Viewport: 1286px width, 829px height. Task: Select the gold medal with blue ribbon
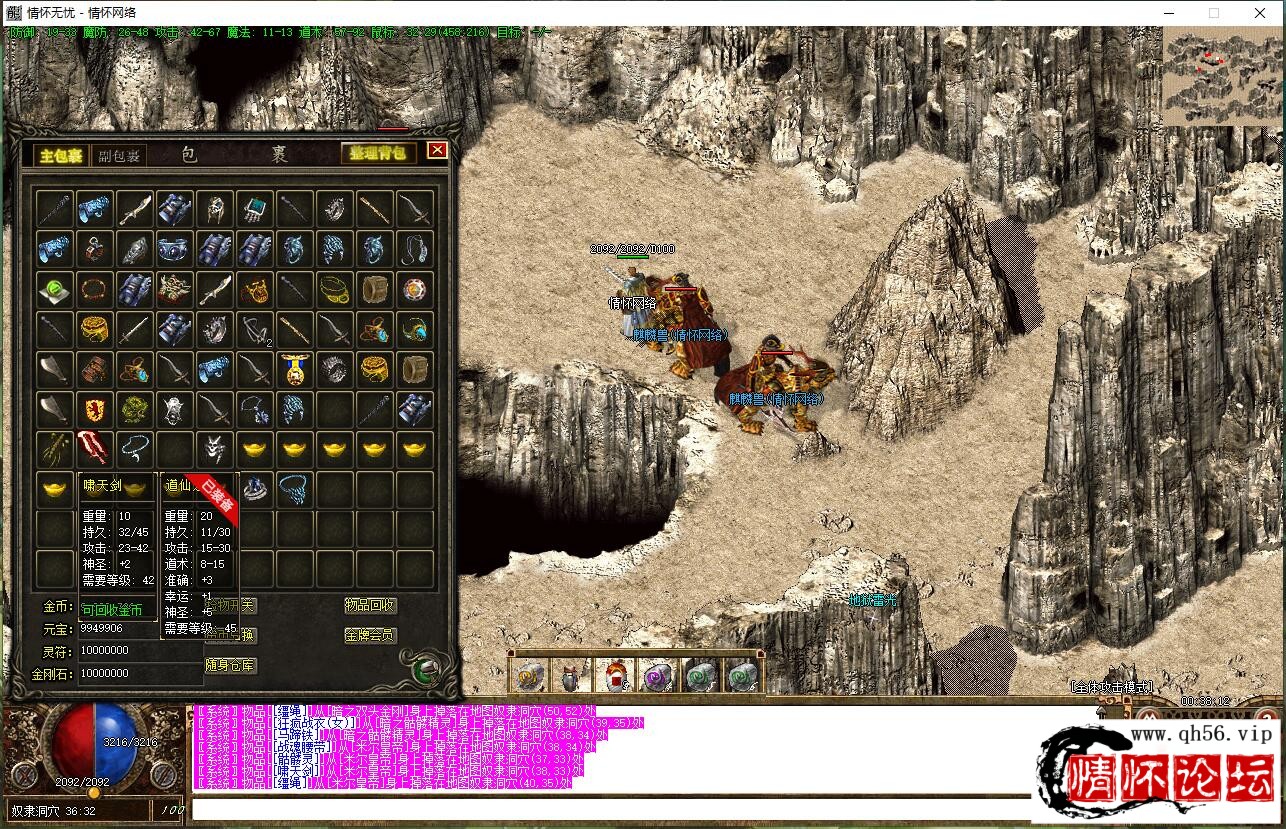pos(294,369)
